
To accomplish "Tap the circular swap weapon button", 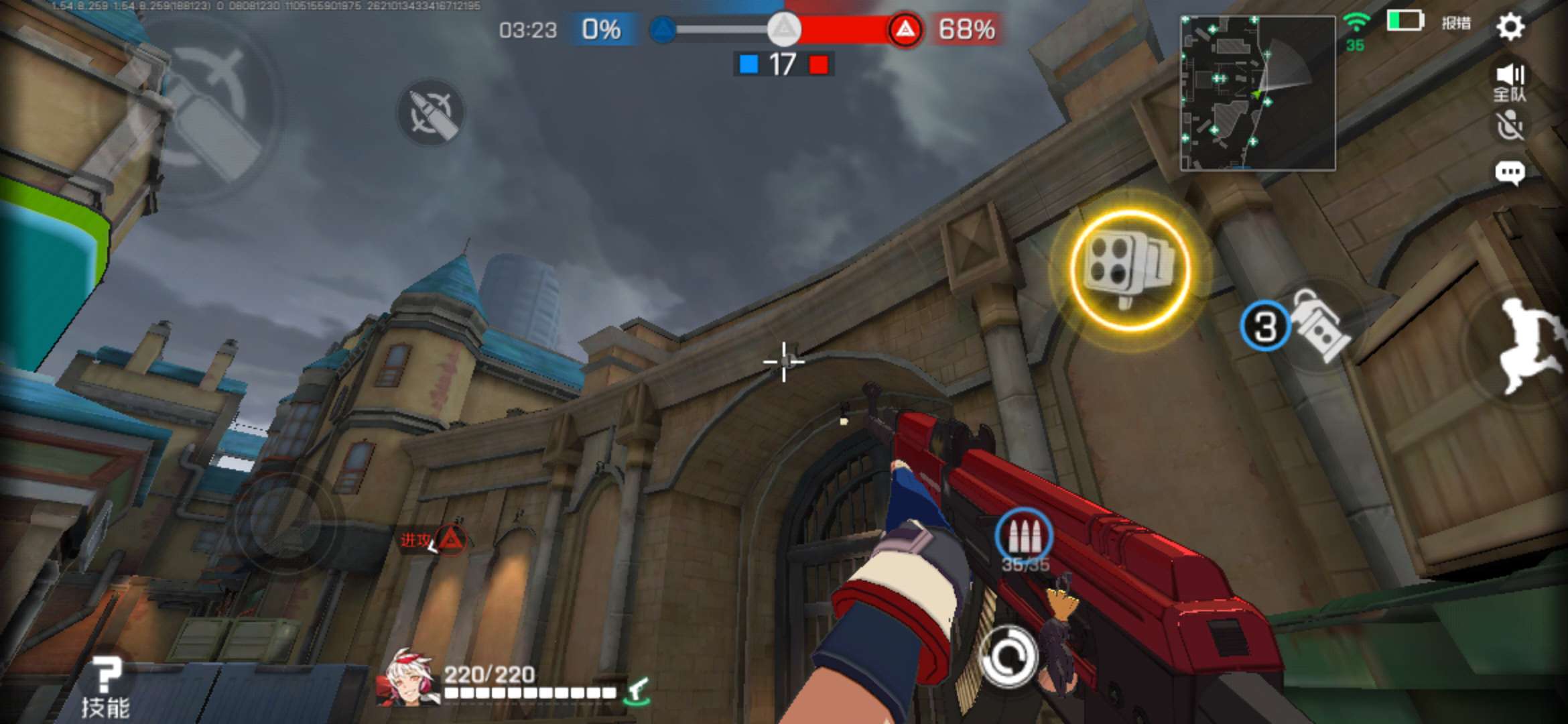I will pos(1007,656).
